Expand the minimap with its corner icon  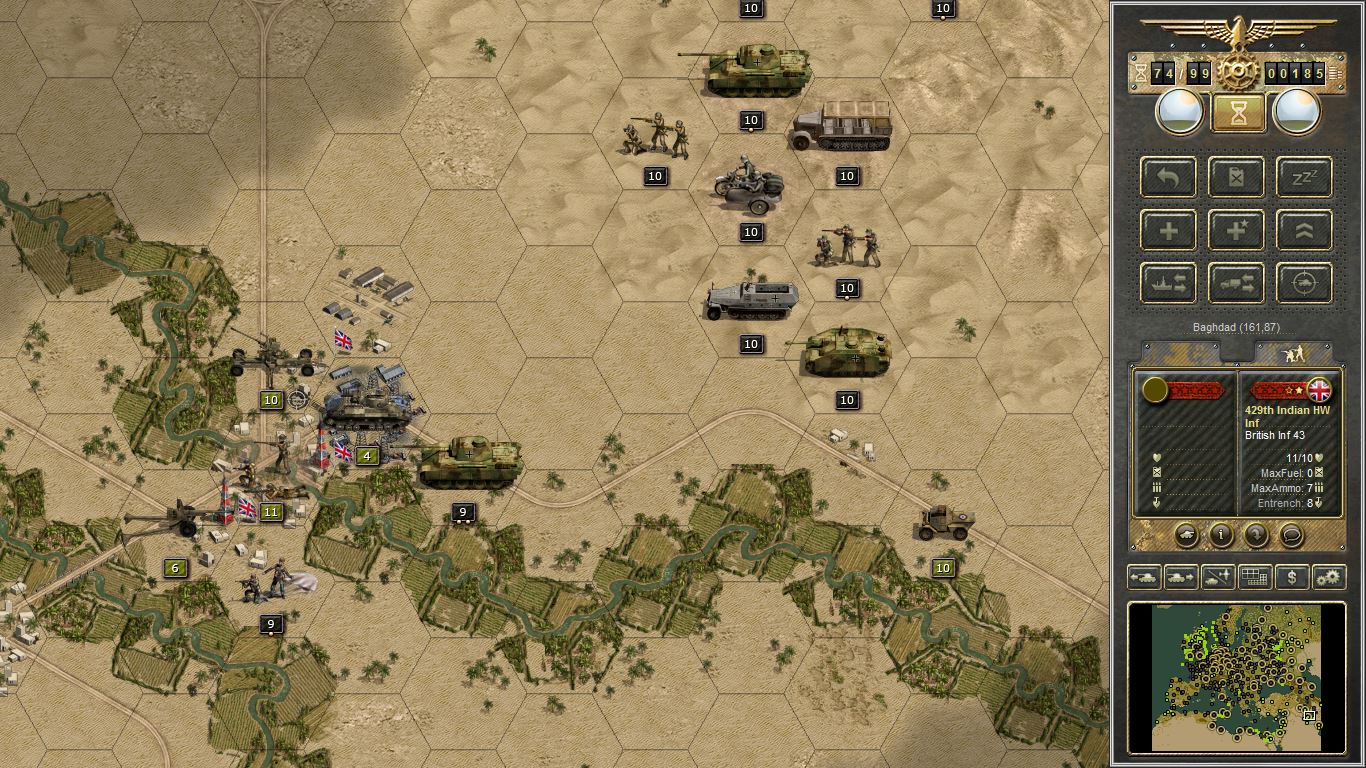tap(1308, 715)
